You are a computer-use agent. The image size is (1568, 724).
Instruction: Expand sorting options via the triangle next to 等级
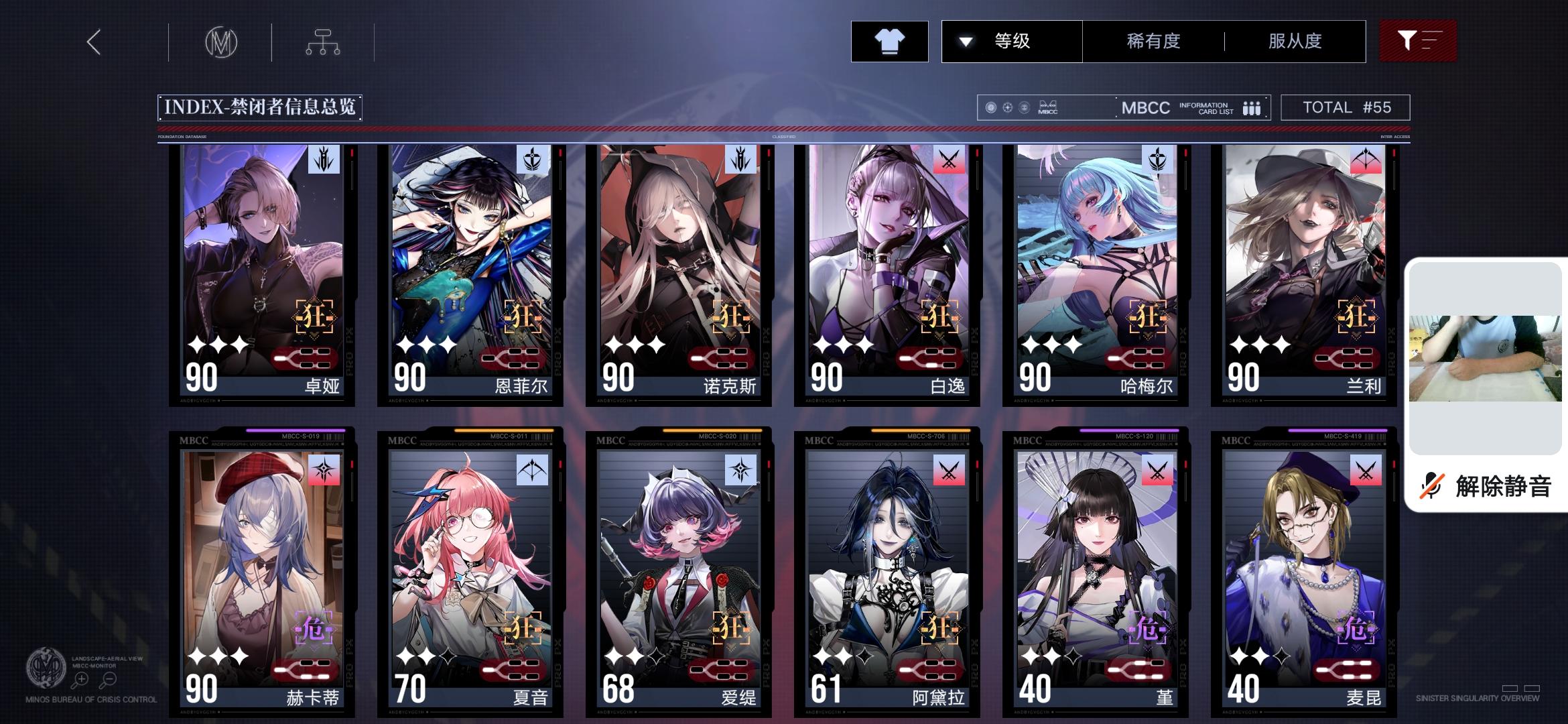click(965, 42)
